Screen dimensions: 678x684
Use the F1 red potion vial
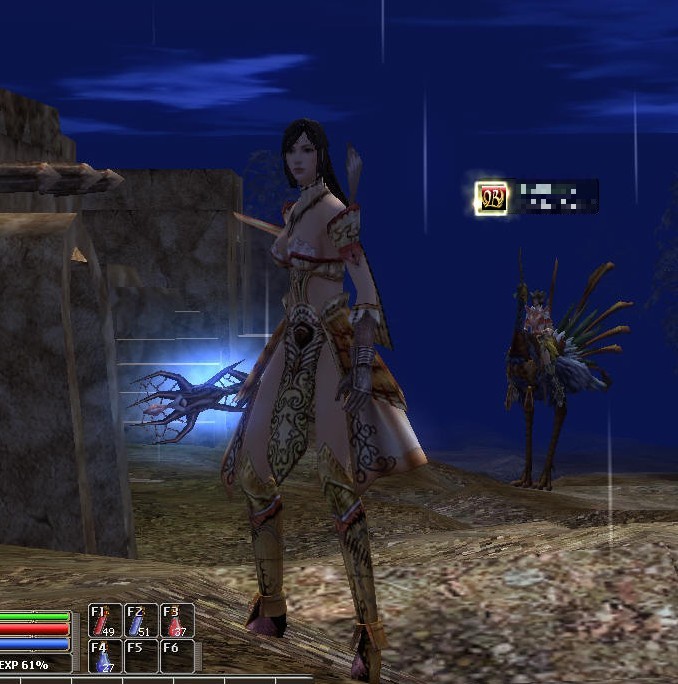105,621
